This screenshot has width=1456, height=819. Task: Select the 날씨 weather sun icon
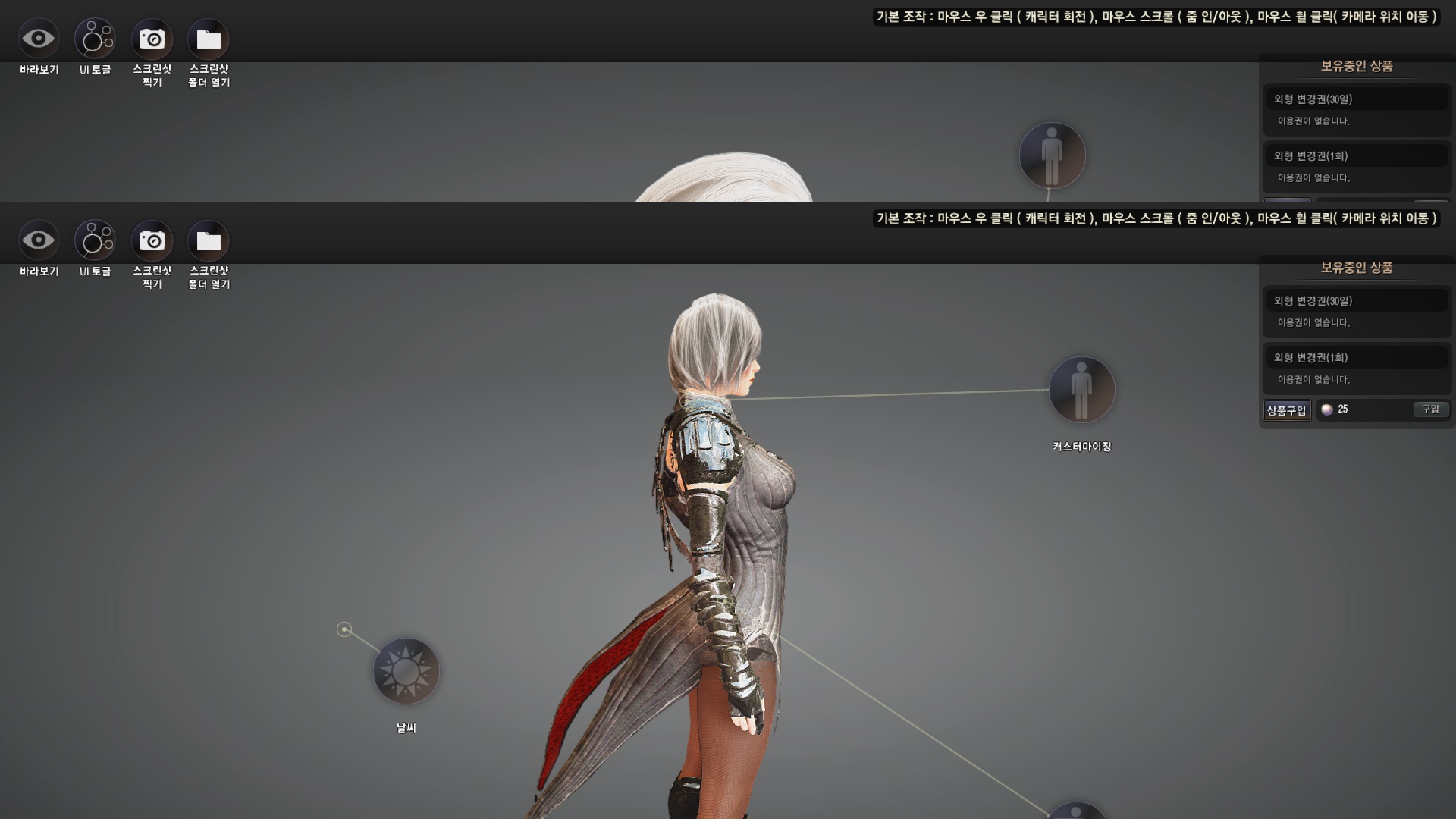click(406, 671)
